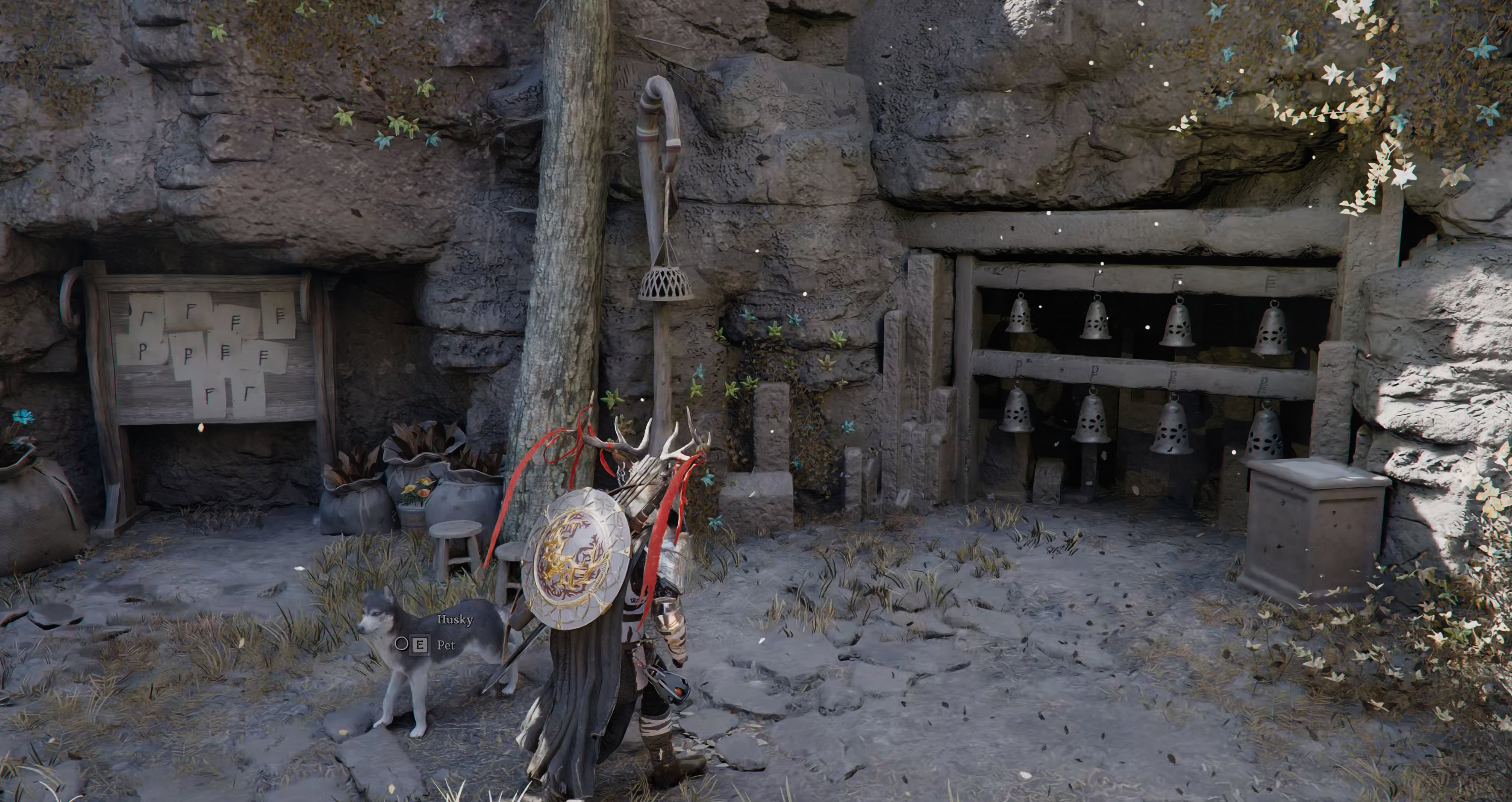Click the top-left rune paper on the board
This screenshot has width=1512, height=802.
click(x=146, y=315)
